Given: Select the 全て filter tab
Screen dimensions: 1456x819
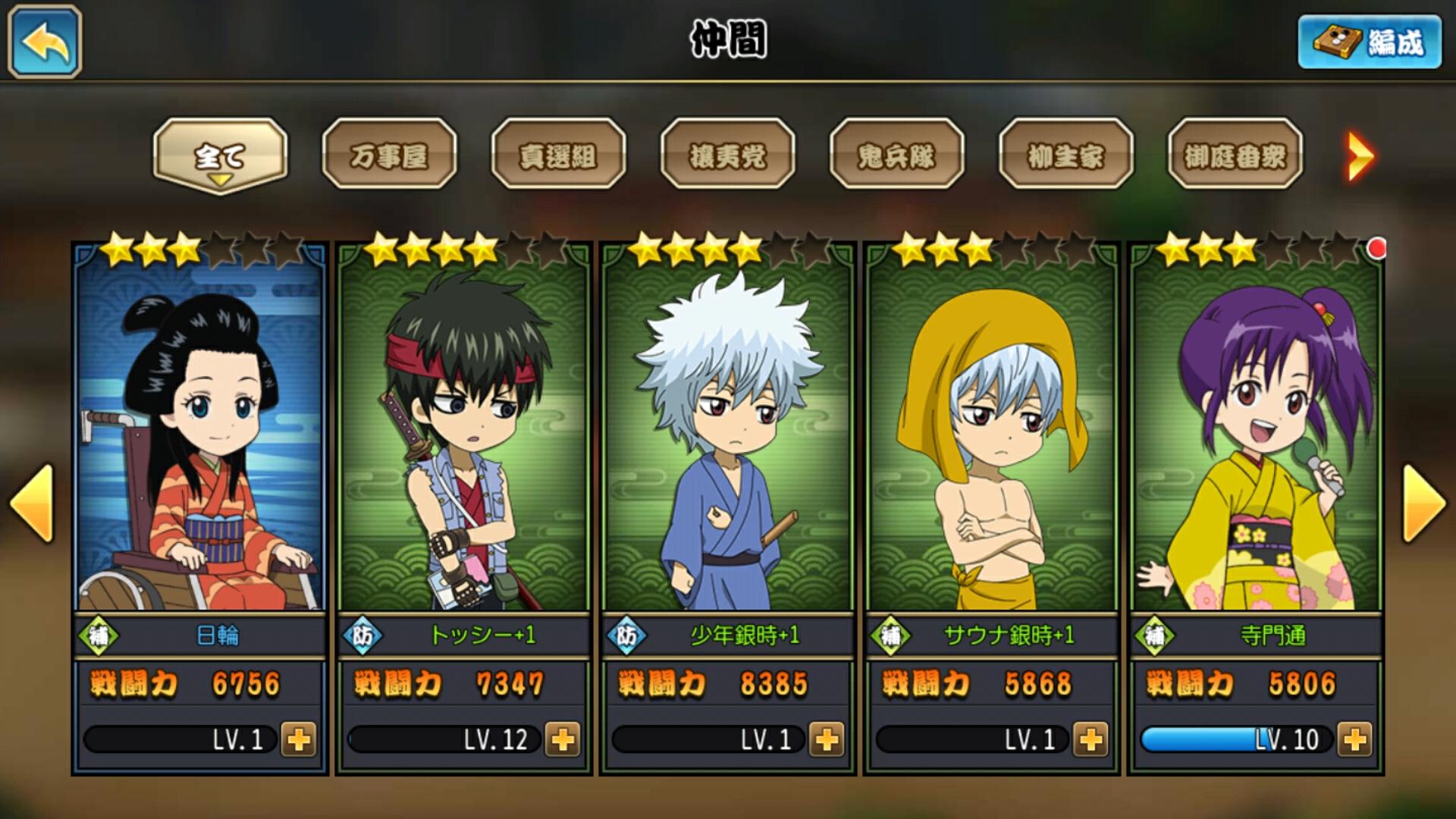Looking at the screenshot, I should pyautogui.click(x=220, y=155).
